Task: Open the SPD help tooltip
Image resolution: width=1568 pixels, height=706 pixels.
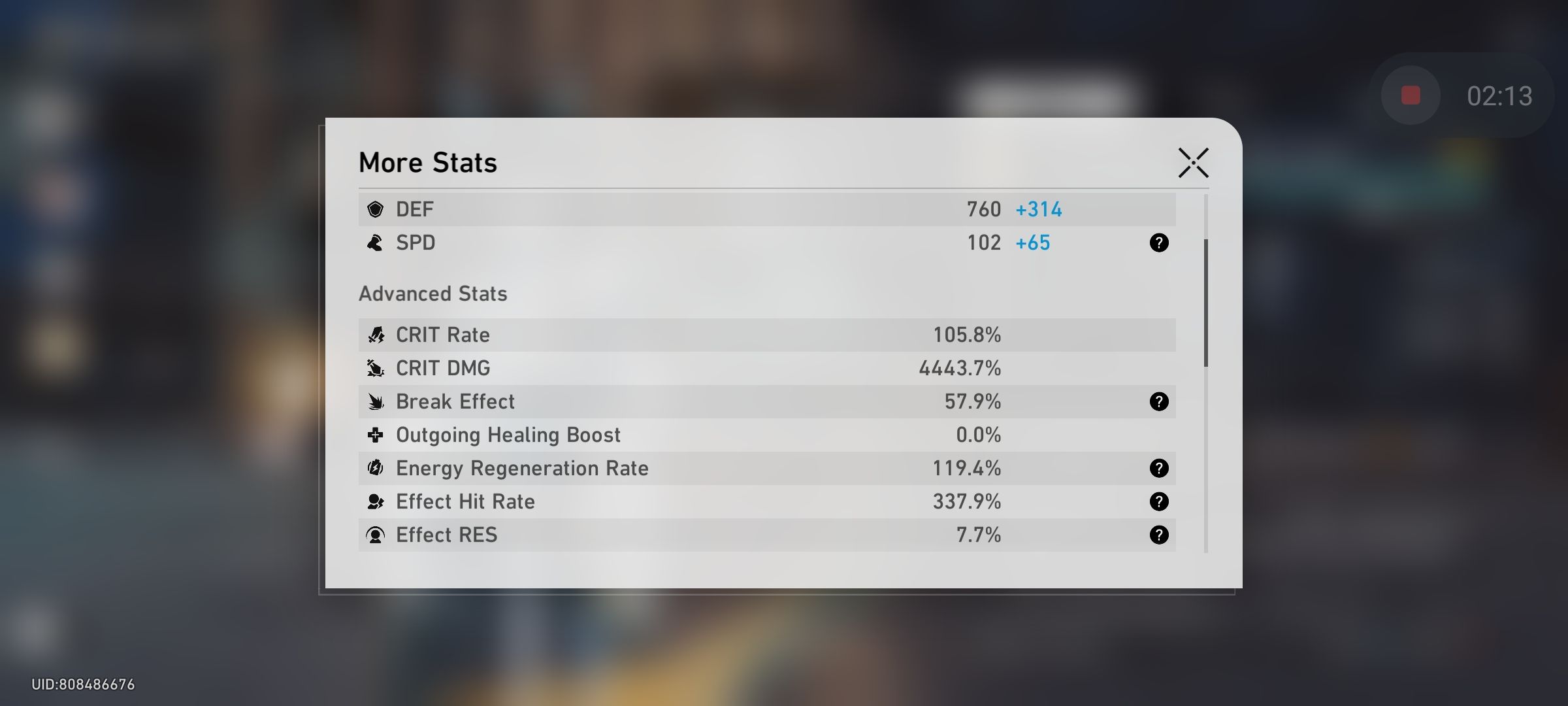Action: (1160, 243)
